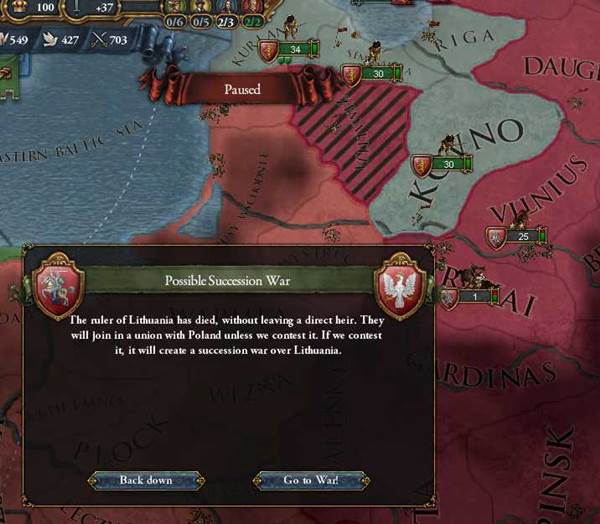Choose the Back down option
This screenshot has width=600, height=524.
146,480
